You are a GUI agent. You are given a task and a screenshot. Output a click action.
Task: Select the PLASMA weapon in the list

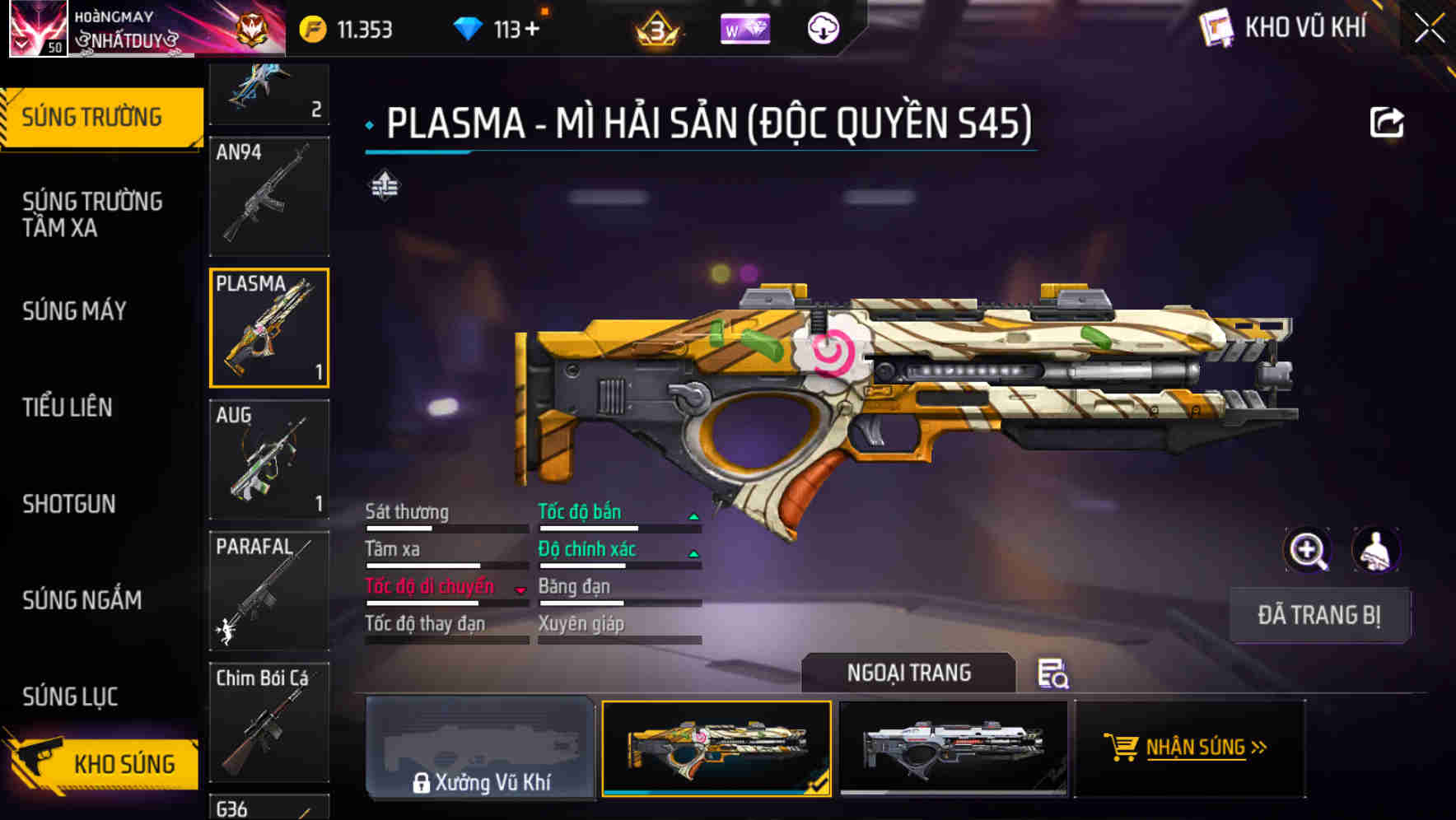point(268,328)
